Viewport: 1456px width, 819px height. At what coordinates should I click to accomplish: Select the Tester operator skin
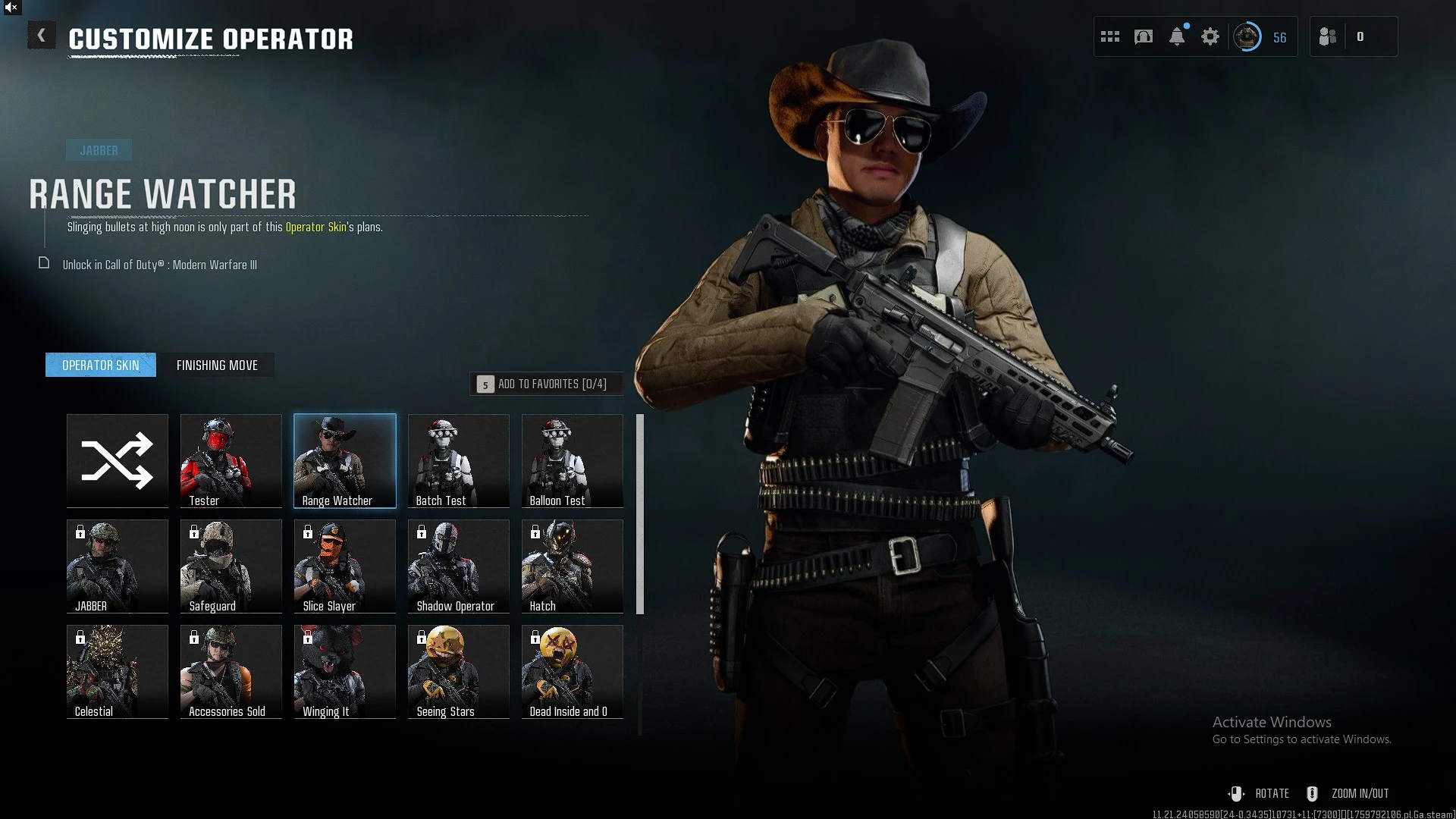click(231, 460)
